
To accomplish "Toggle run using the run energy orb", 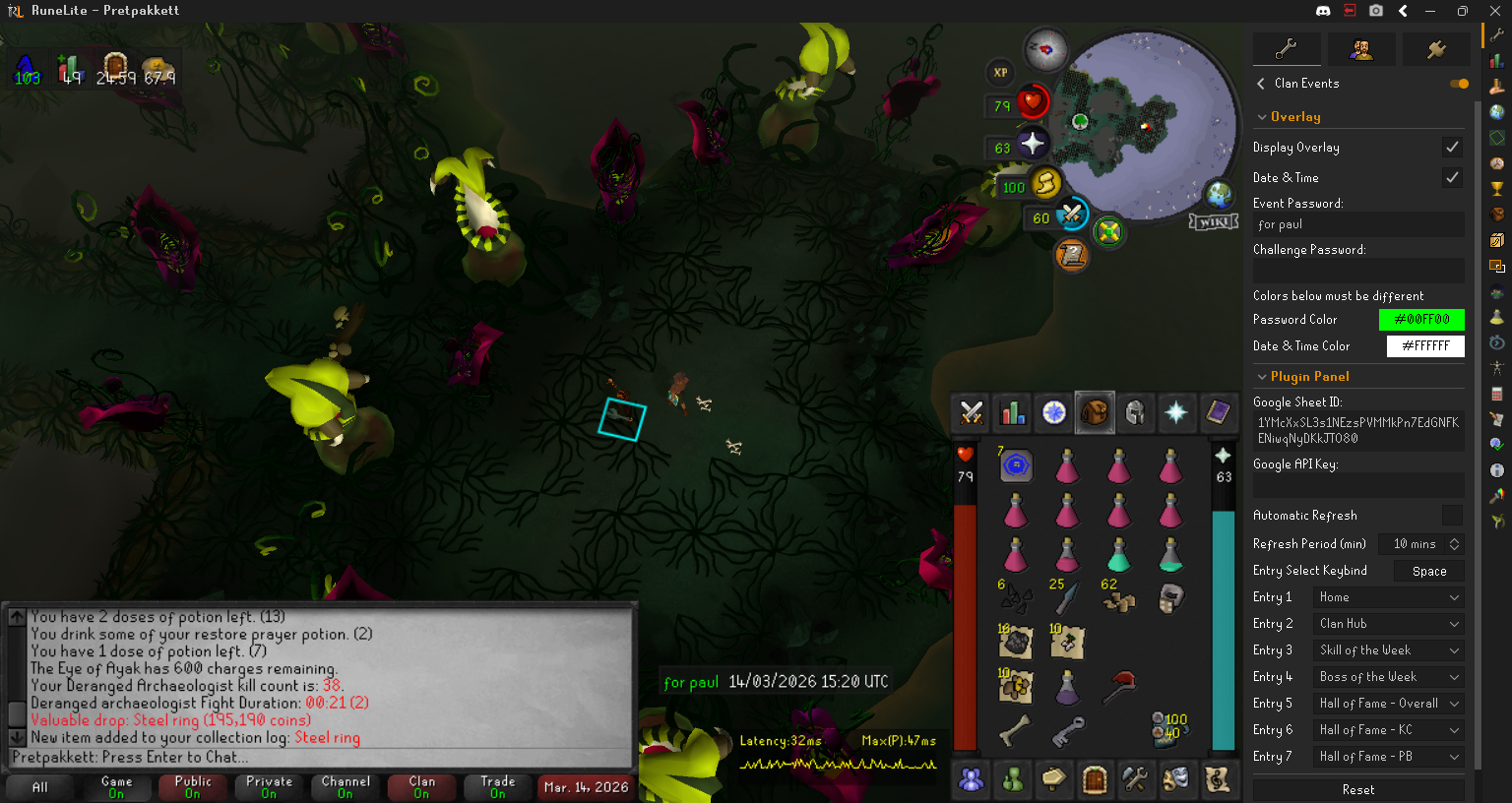I will [1045, 183].
